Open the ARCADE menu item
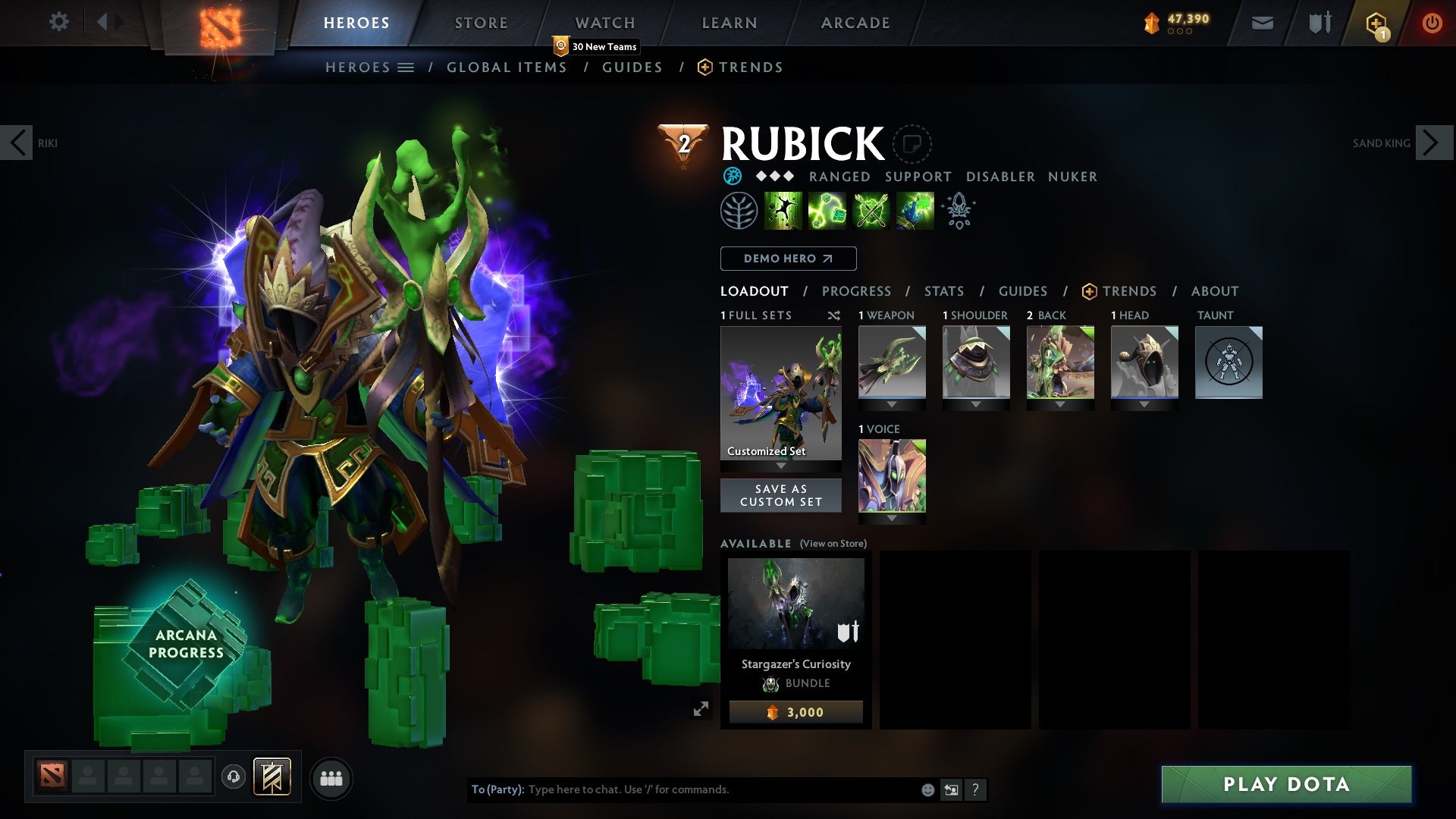The image size is (1456, 819). pos(855,23)
